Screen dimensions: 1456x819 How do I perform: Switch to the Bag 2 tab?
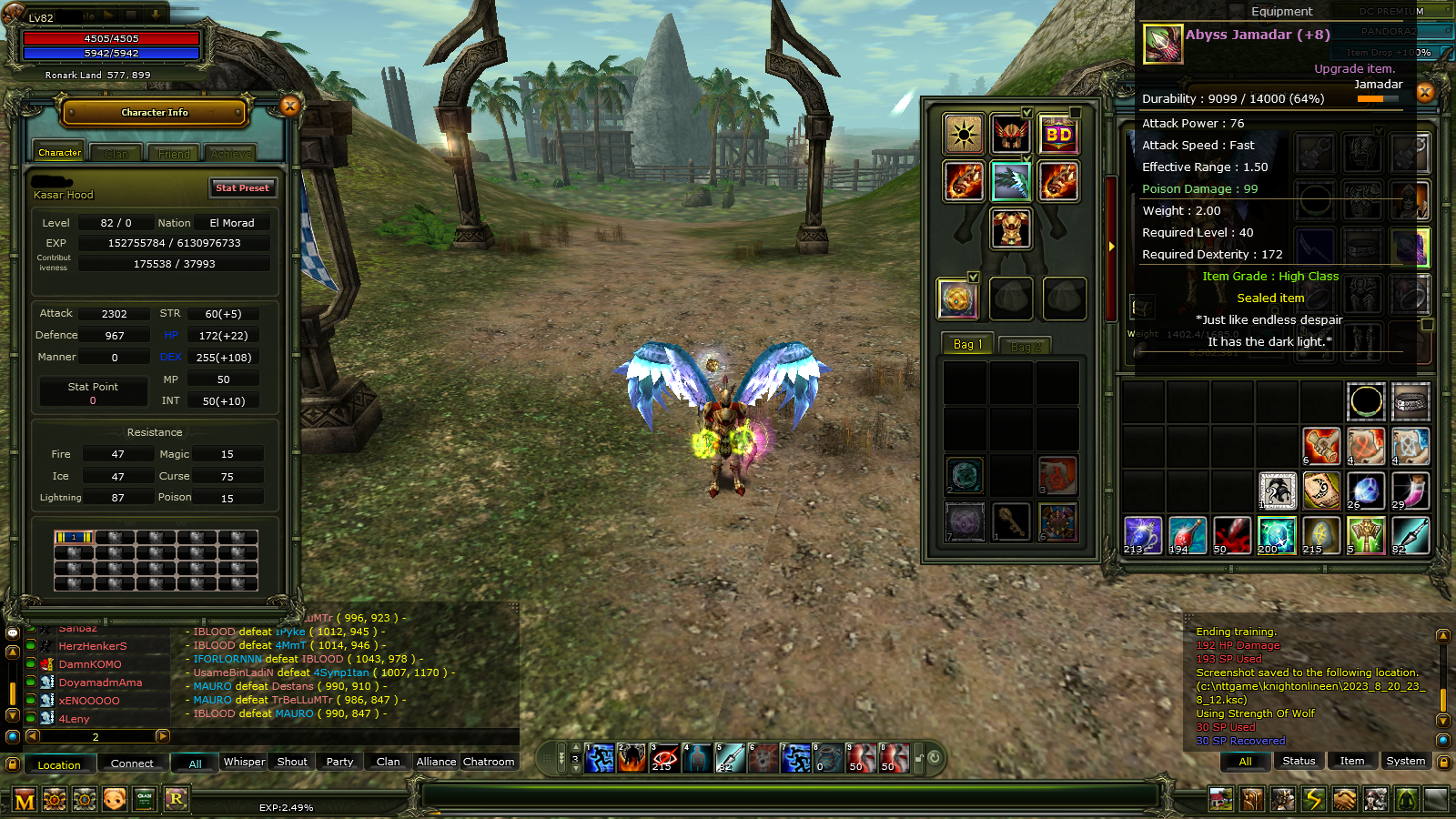(1025, 345)
